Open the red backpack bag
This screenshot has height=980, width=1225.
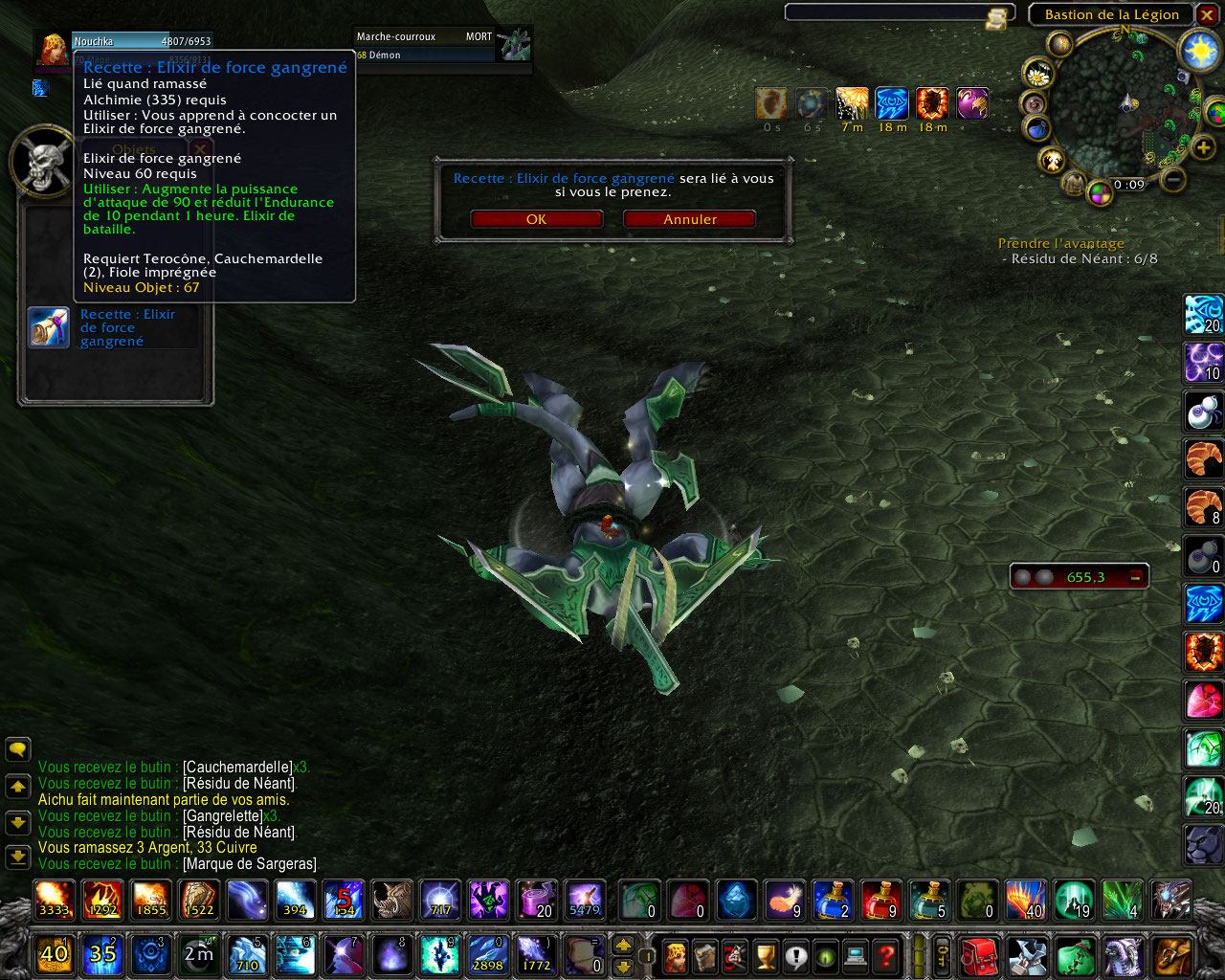pos(978,955)
